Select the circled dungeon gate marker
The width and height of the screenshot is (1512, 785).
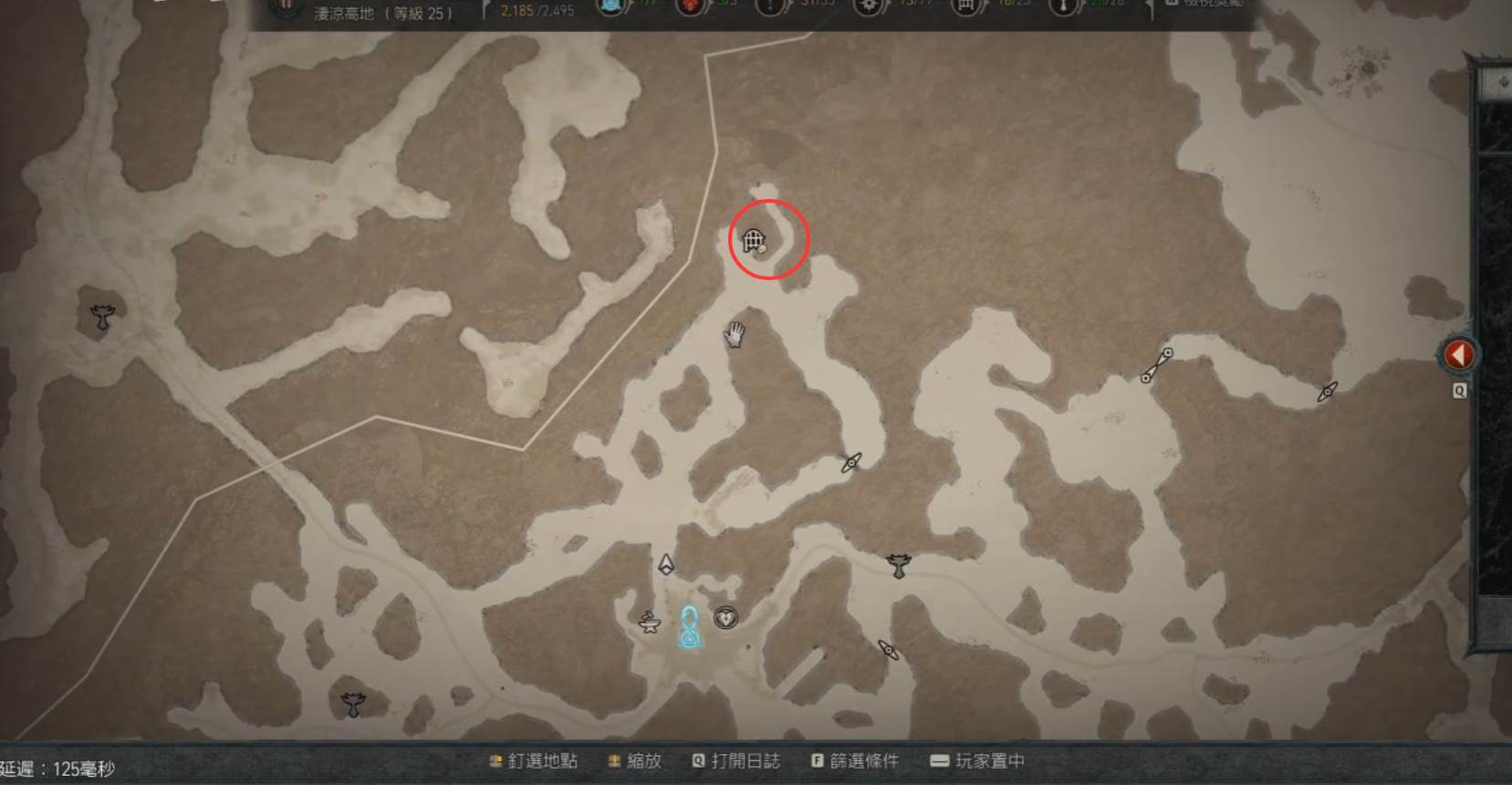point(754,240)
